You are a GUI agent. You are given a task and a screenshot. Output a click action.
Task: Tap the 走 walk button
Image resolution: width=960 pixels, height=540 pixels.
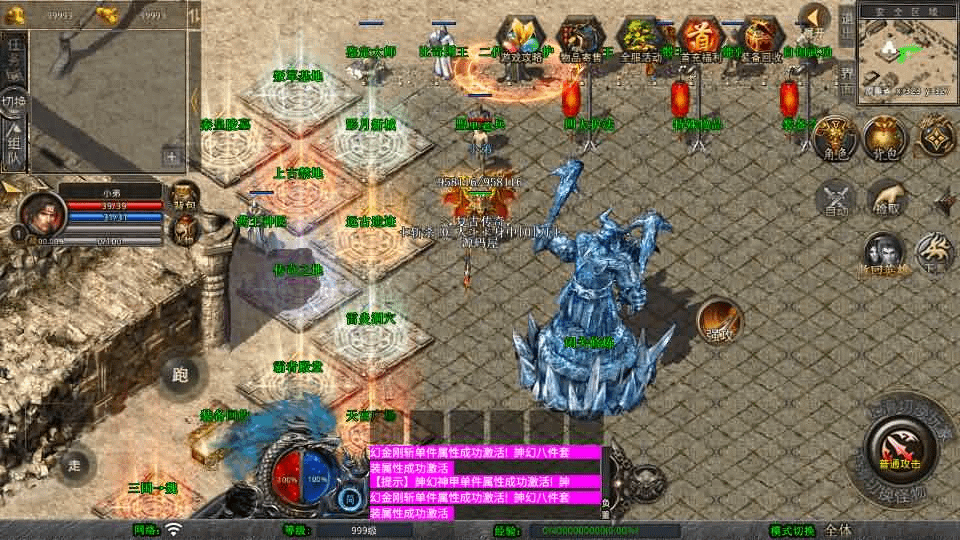coord(75,464)
